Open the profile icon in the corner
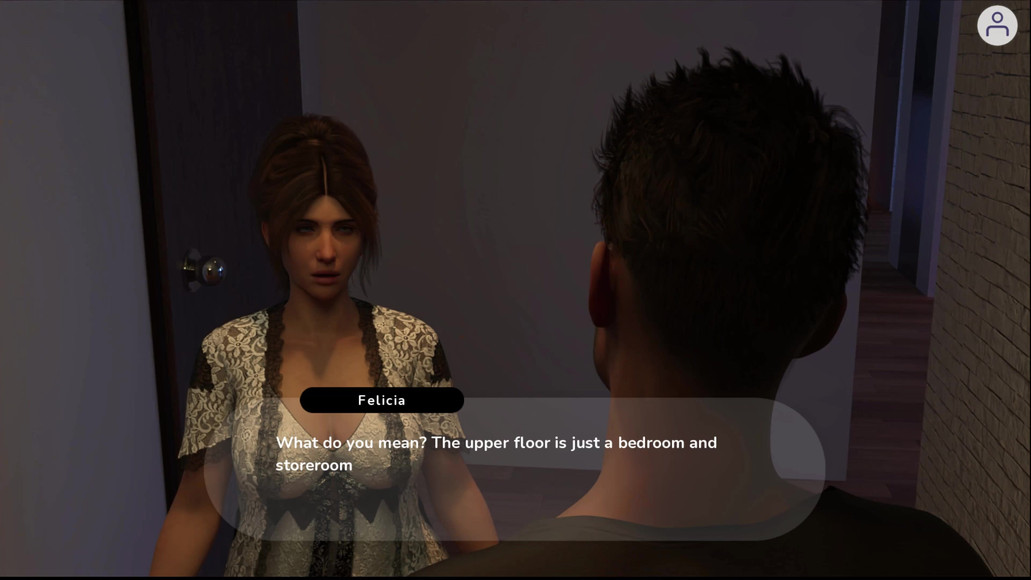The height and width of the screenshot is (580, 1031). click(996, 25)
